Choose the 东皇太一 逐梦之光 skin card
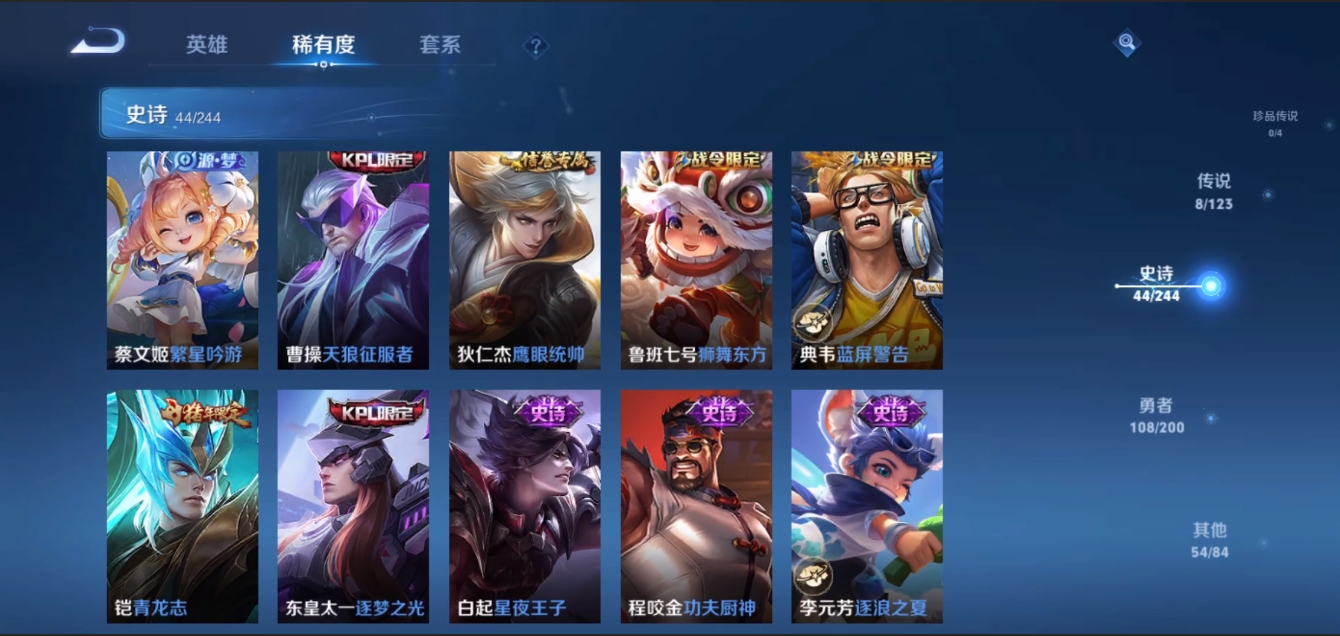Screen dimensions: 1340x636 pos(353,506)
